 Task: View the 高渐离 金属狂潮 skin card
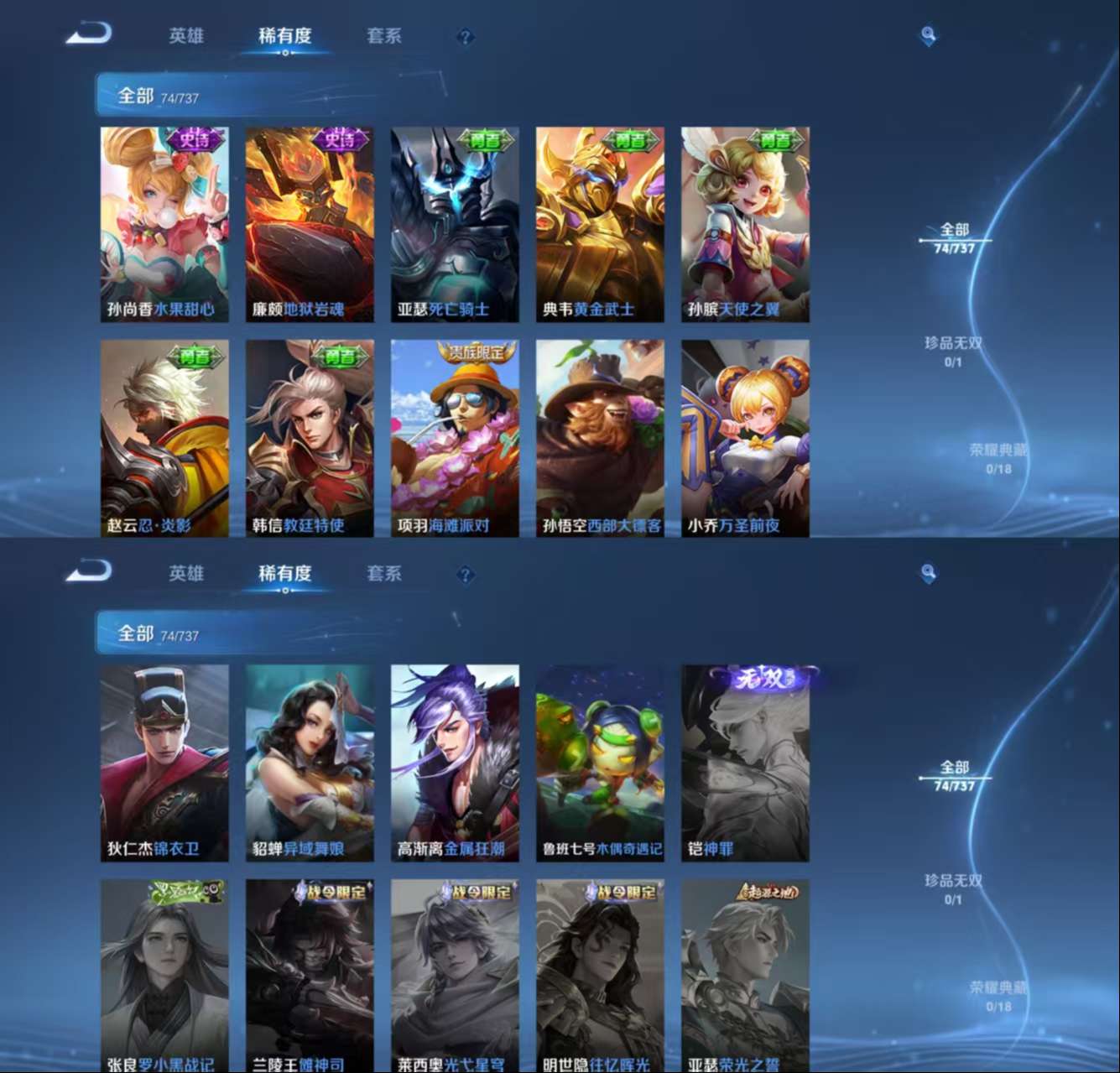pos(455,763)
